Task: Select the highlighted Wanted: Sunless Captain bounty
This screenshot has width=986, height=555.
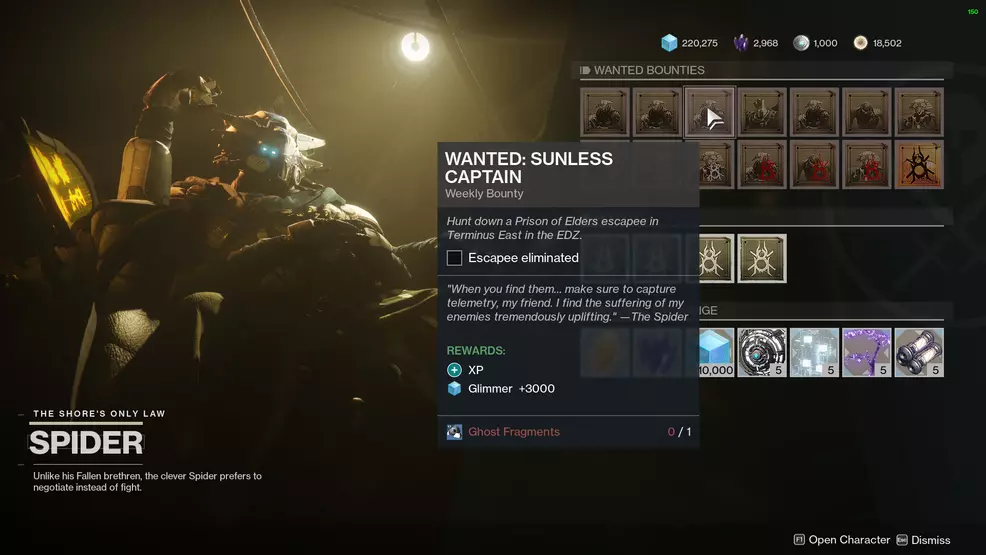Action: pyautogui.click(x=710, y=112)
